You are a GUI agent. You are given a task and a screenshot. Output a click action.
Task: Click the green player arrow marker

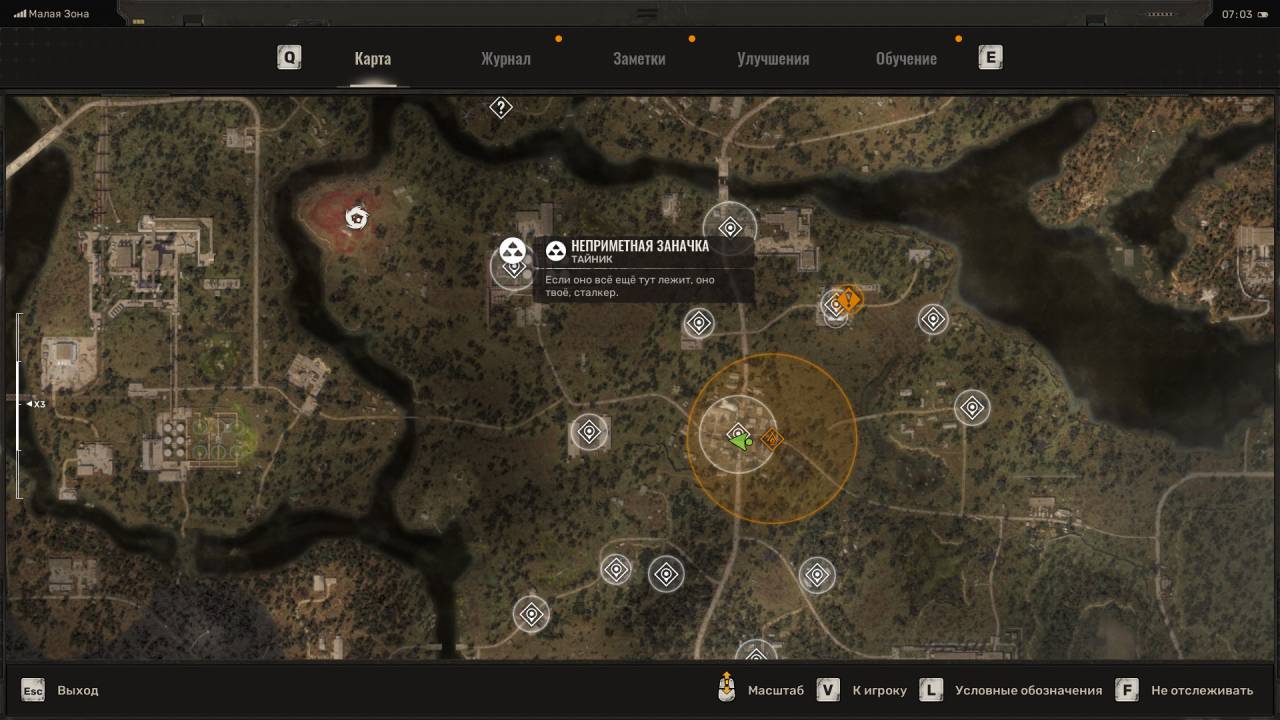[x=738, y=438]
